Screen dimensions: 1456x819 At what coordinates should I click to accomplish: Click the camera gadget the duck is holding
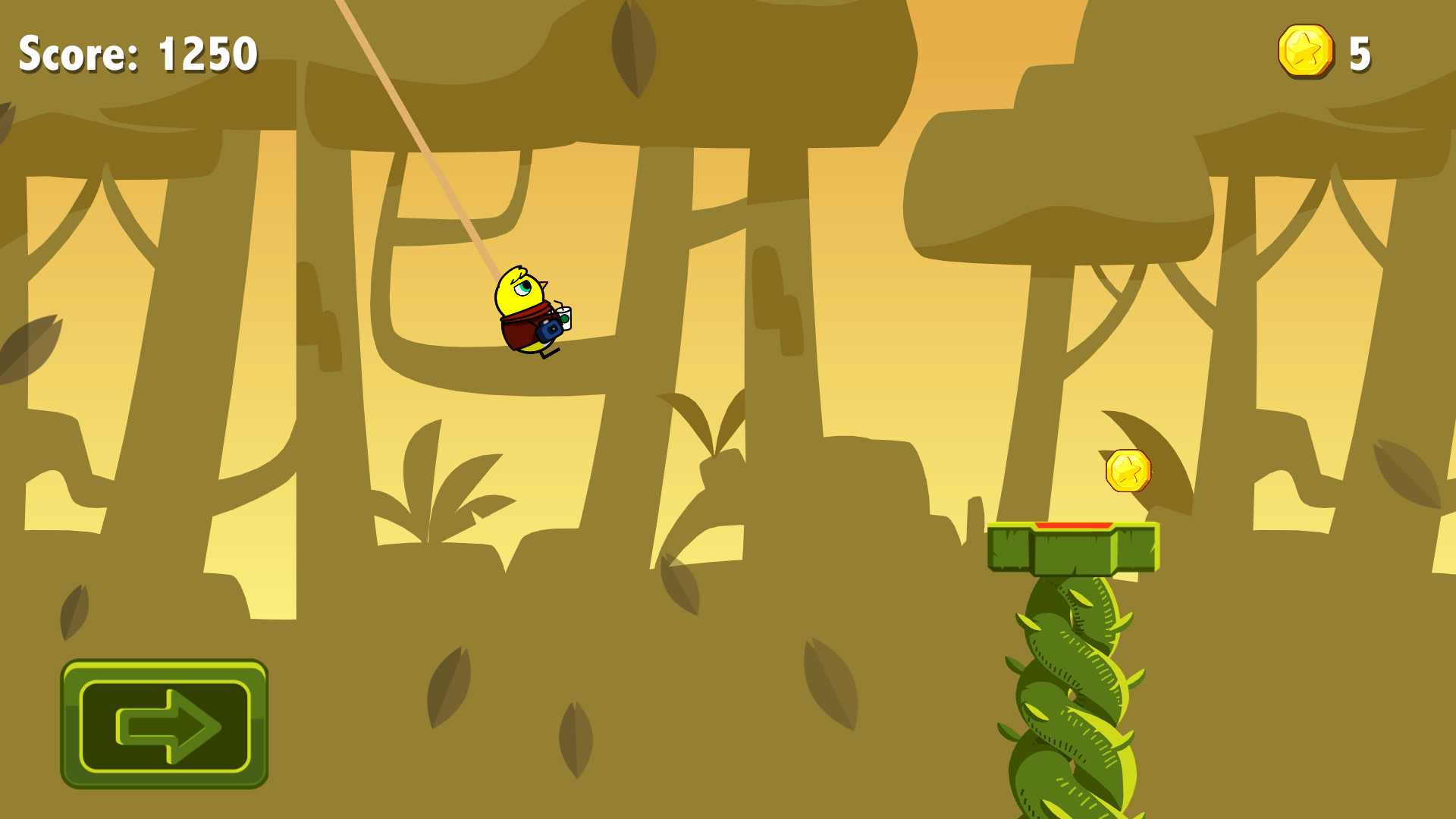(551, 328)
